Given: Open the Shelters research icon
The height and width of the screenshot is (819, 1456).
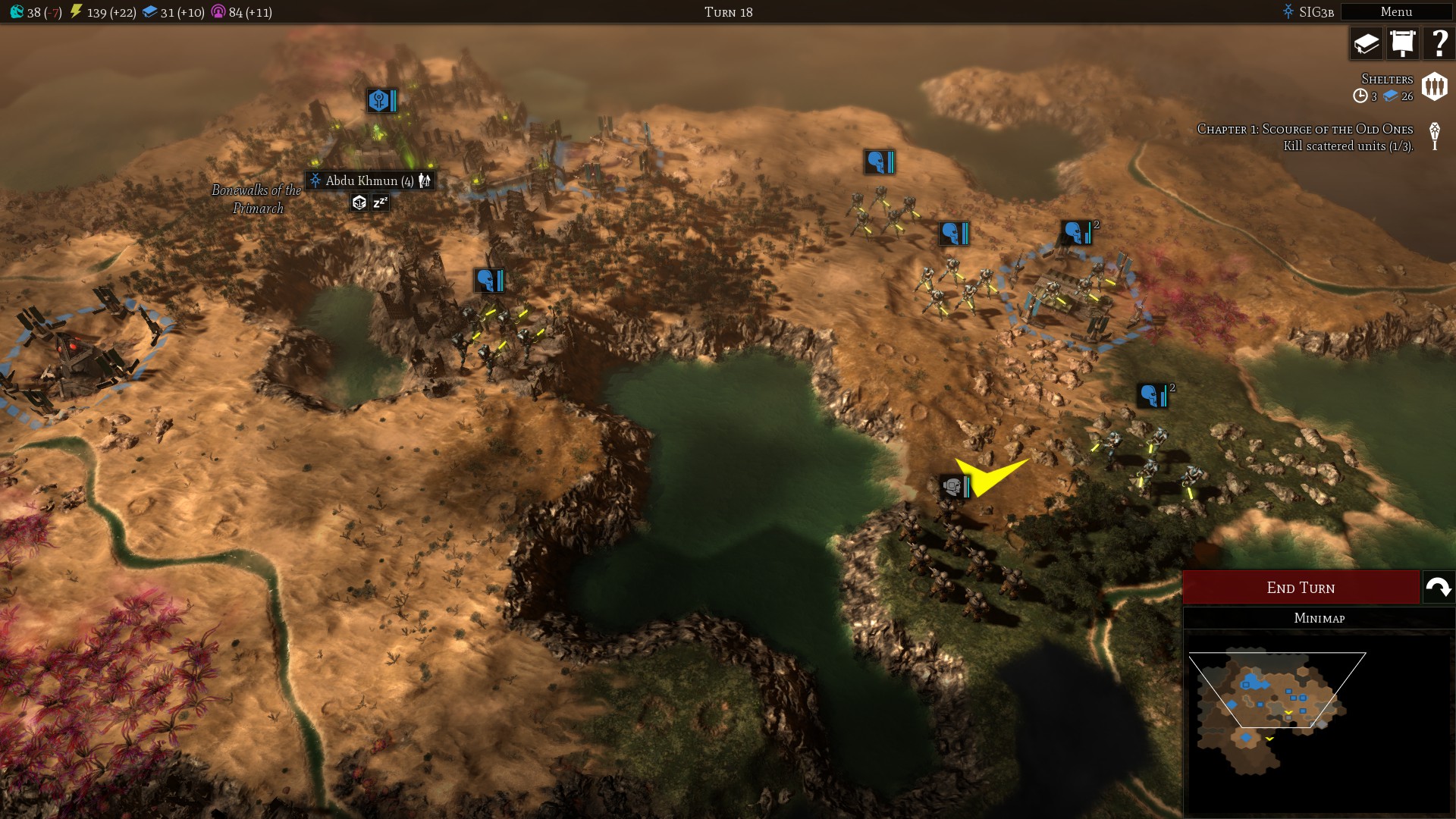Looking at the screenshot, I should 1434,86.
